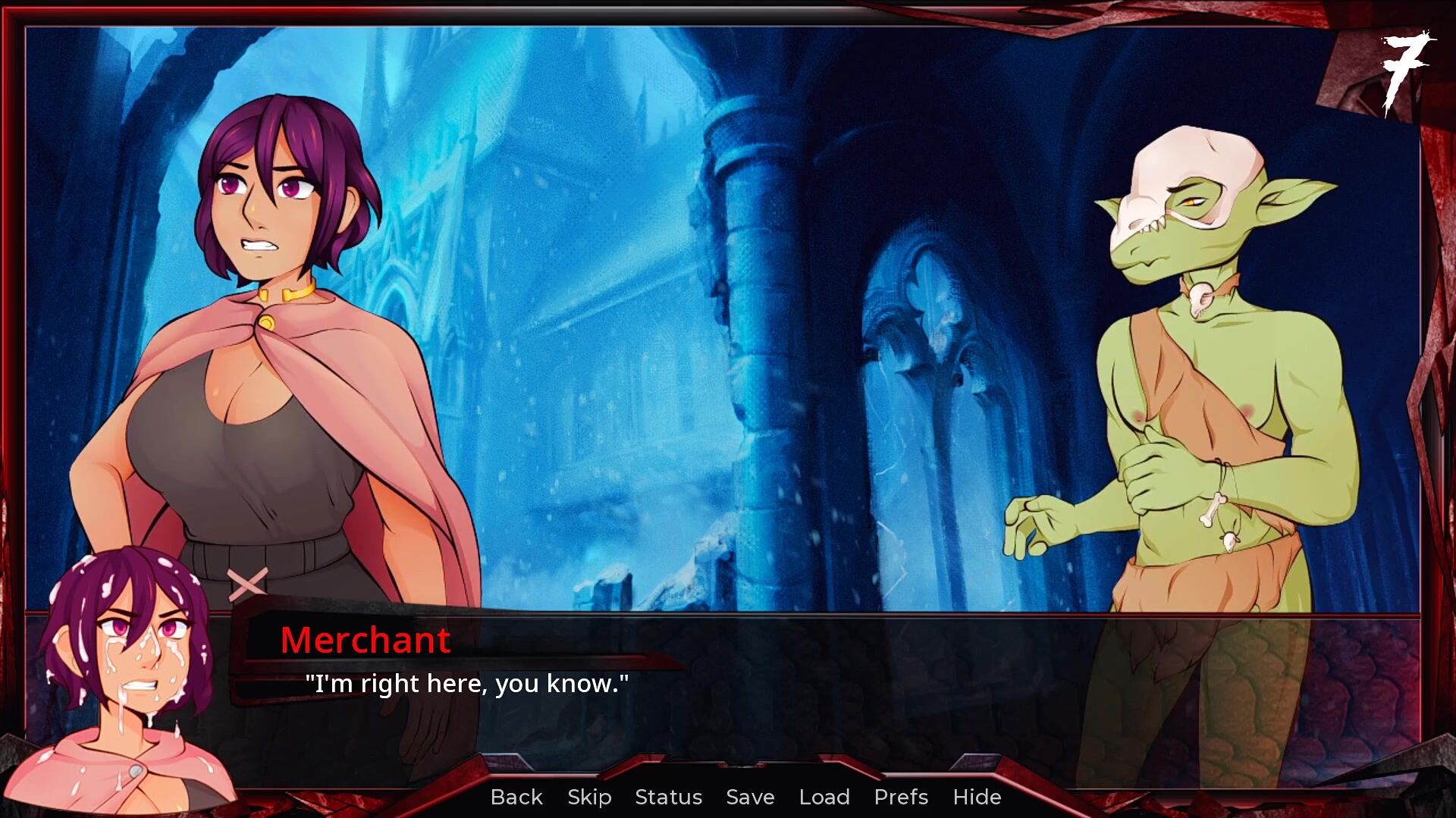Go back to the previous dialogue line

click(516, 797)
